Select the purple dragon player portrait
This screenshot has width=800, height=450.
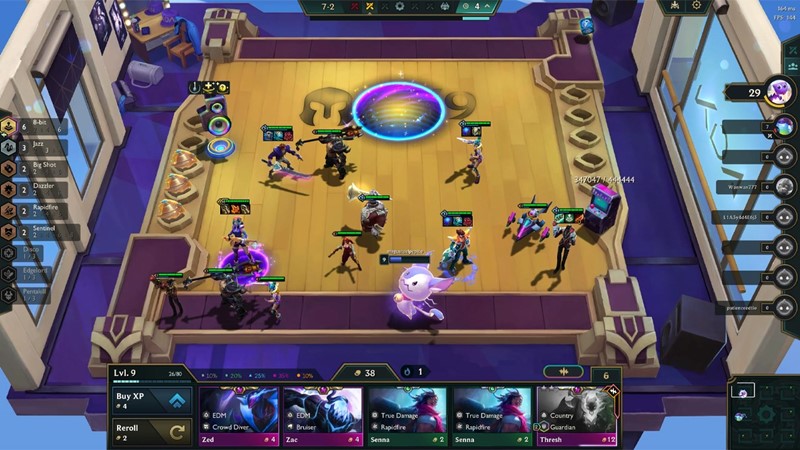(x=778, y=92)
